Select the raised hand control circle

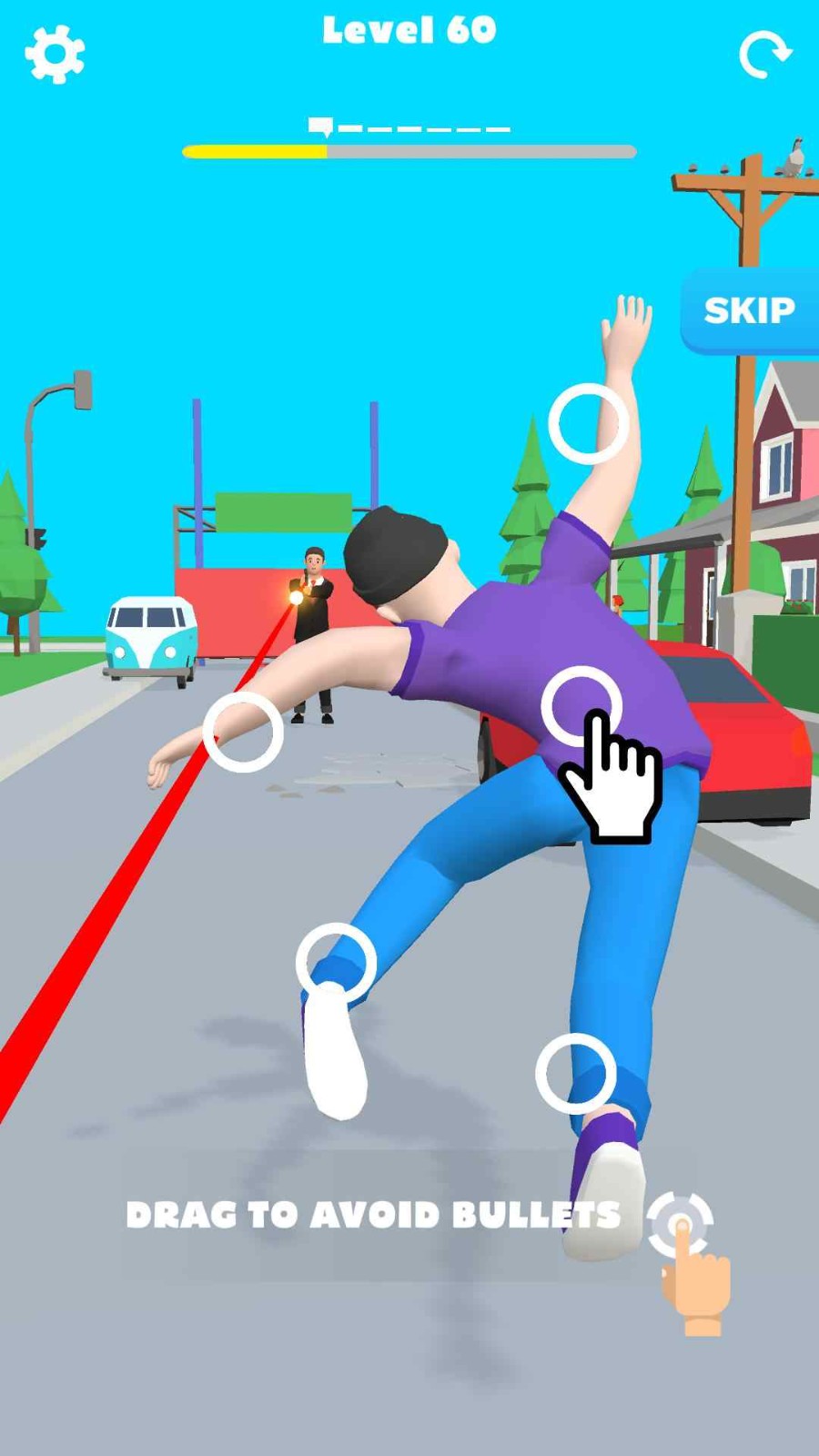(x=589, y=424)
